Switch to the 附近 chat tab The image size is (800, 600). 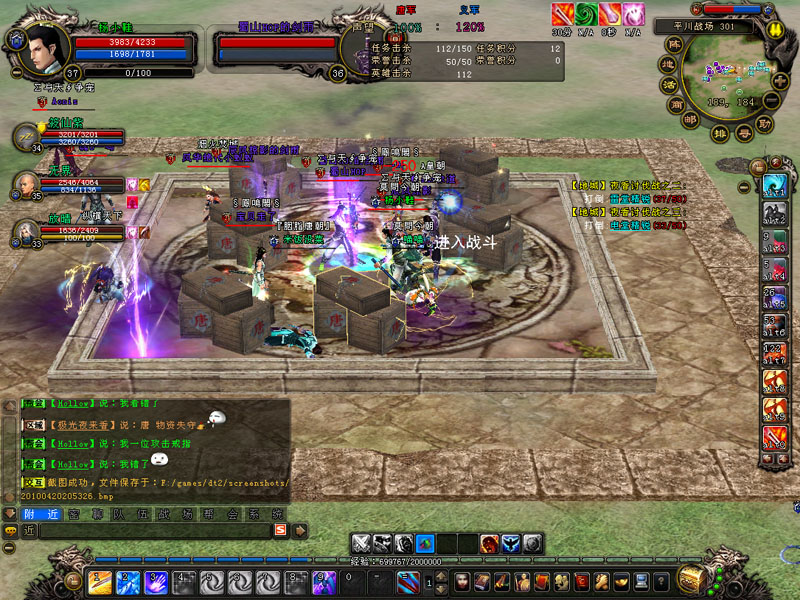point(42,514)
